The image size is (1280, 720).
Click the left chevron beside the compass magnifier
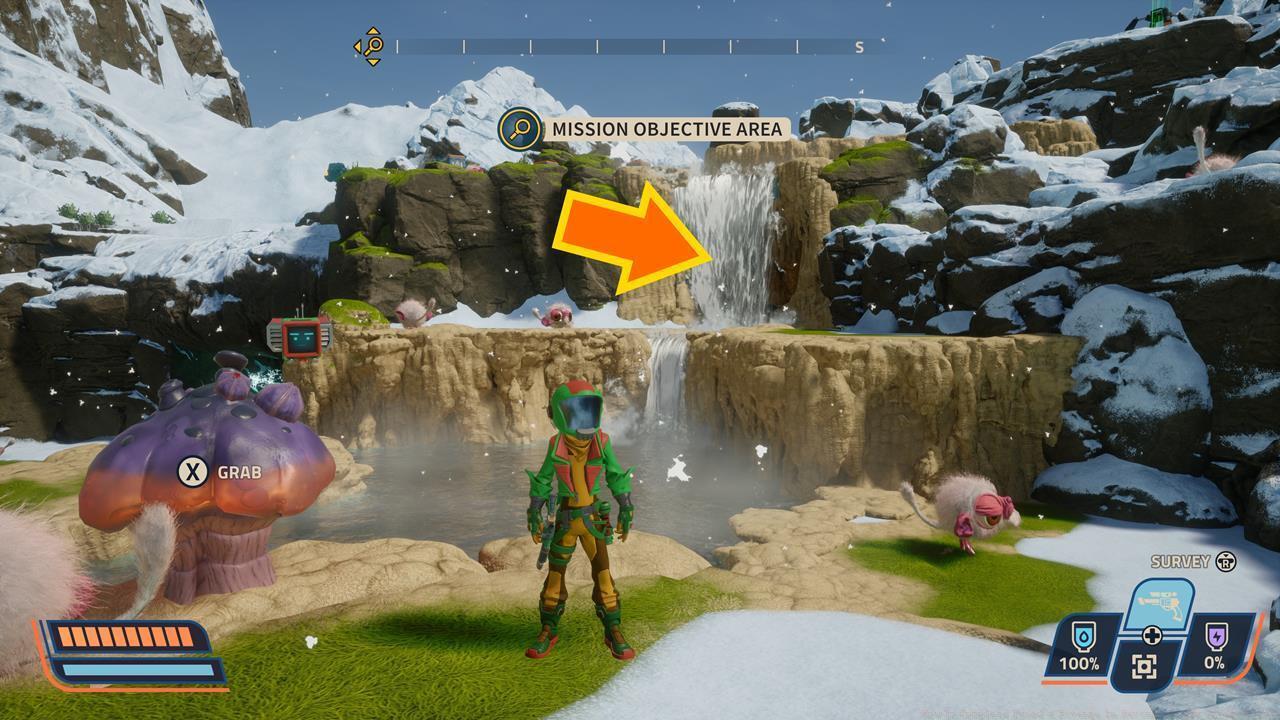click(x=355, y=45)
